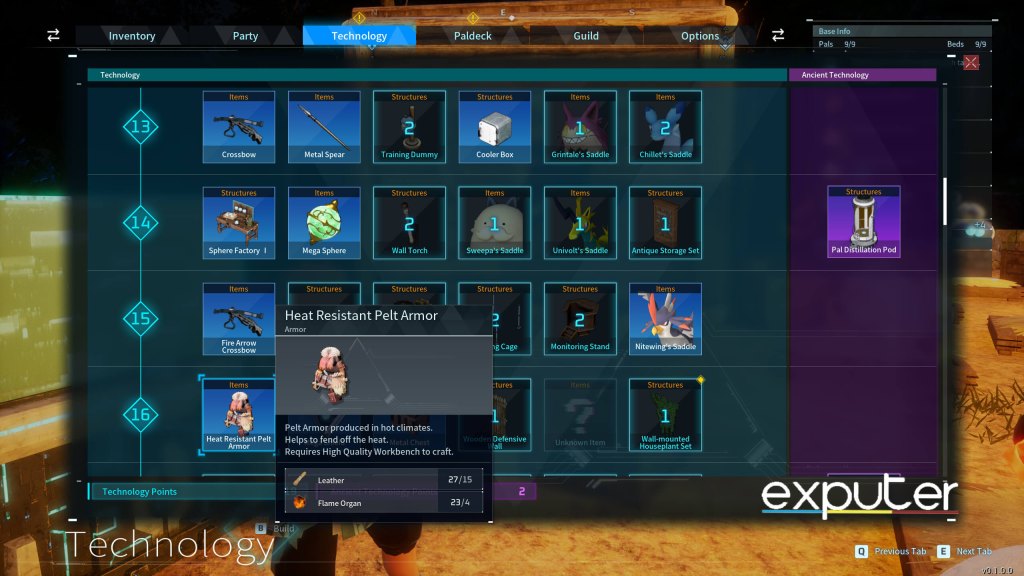Go to the Guild tab

[586, 36]
